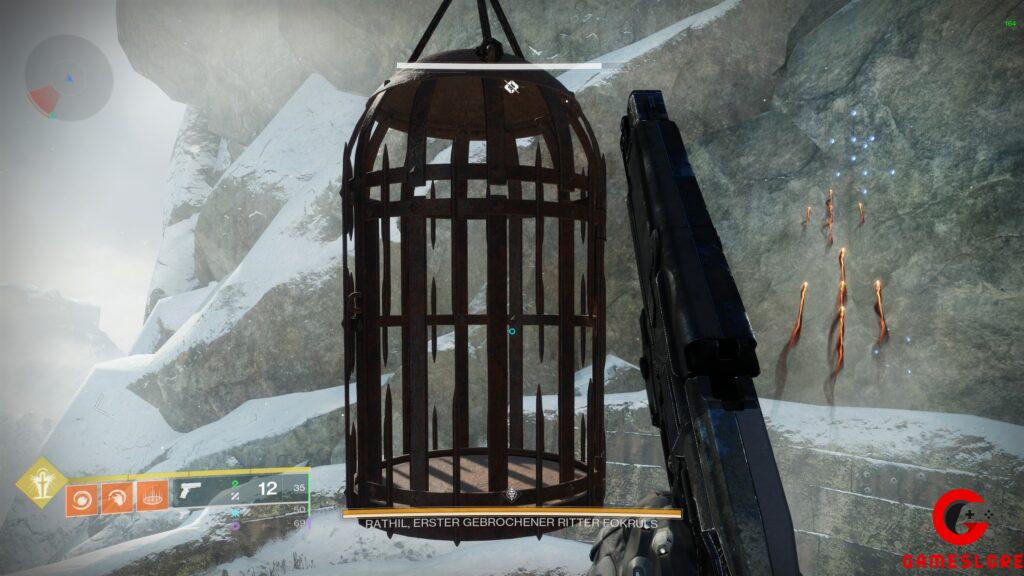Click the radar in the corner
This screenshot has height=576, width=1024.
coord(68,77)
